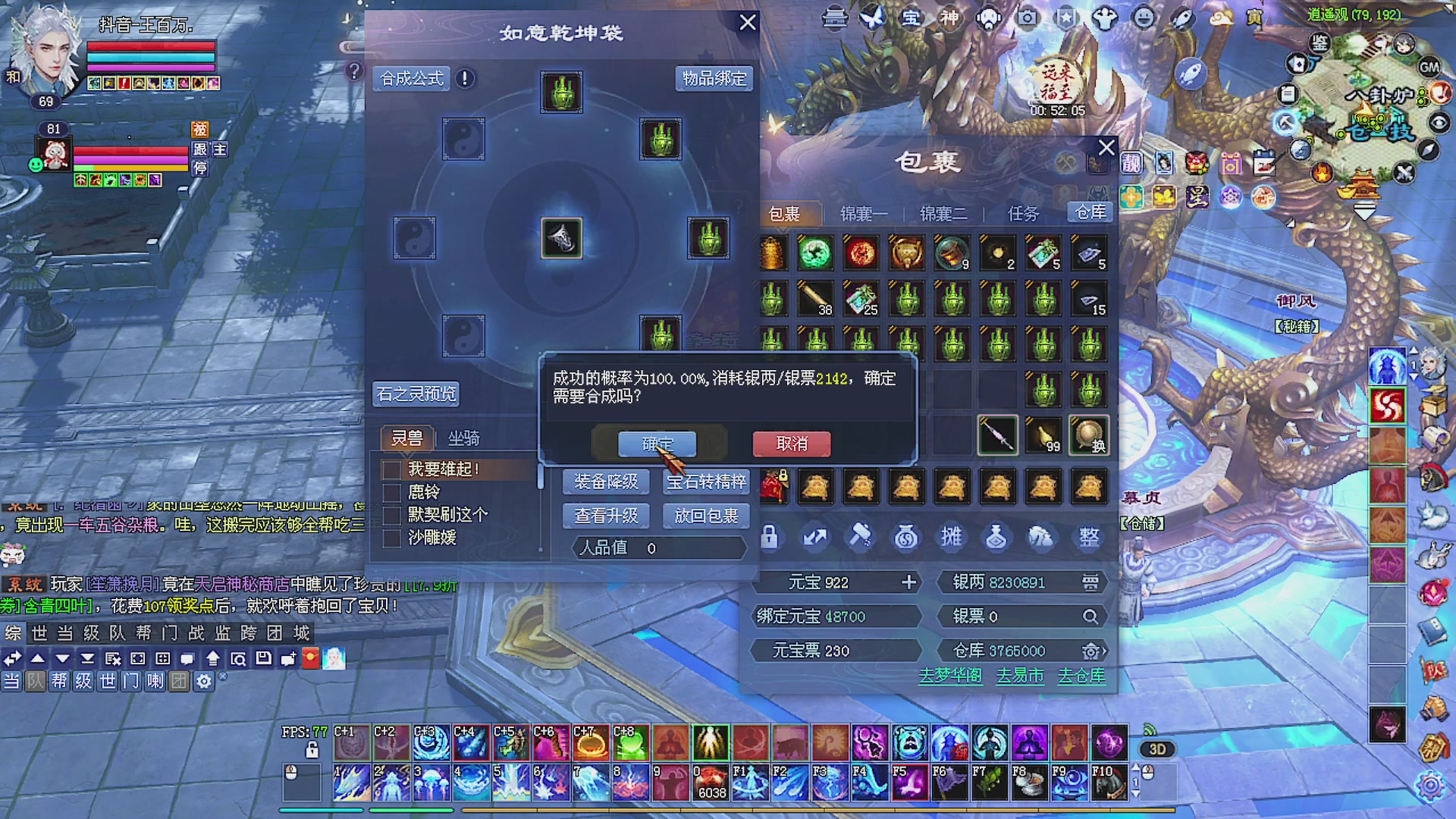
Task: Toggle the bag lock icon
Action: click(769, 537)
